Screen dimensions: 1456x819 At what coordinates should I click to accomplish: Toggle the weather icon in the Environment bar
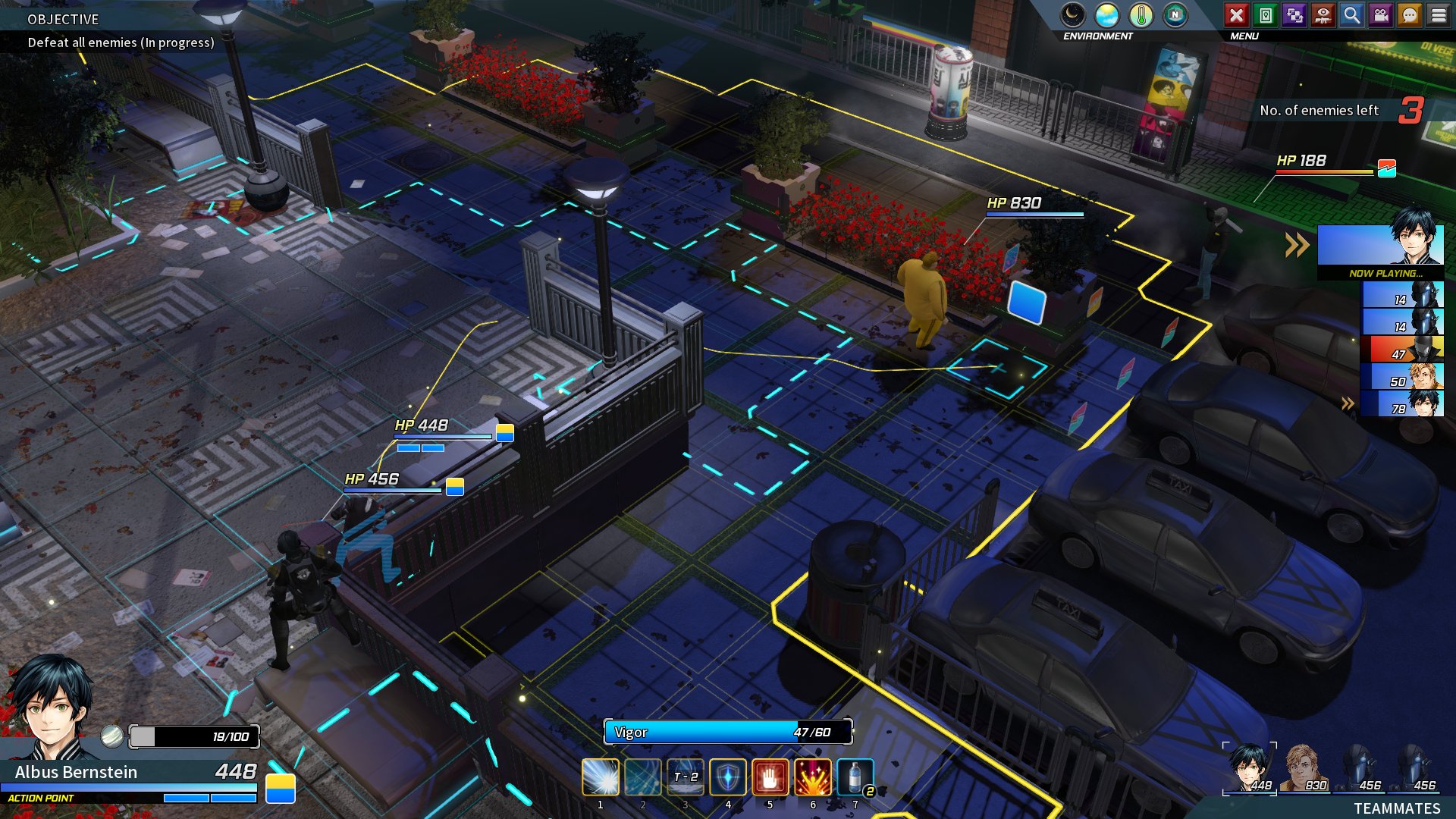point(1106,13)
